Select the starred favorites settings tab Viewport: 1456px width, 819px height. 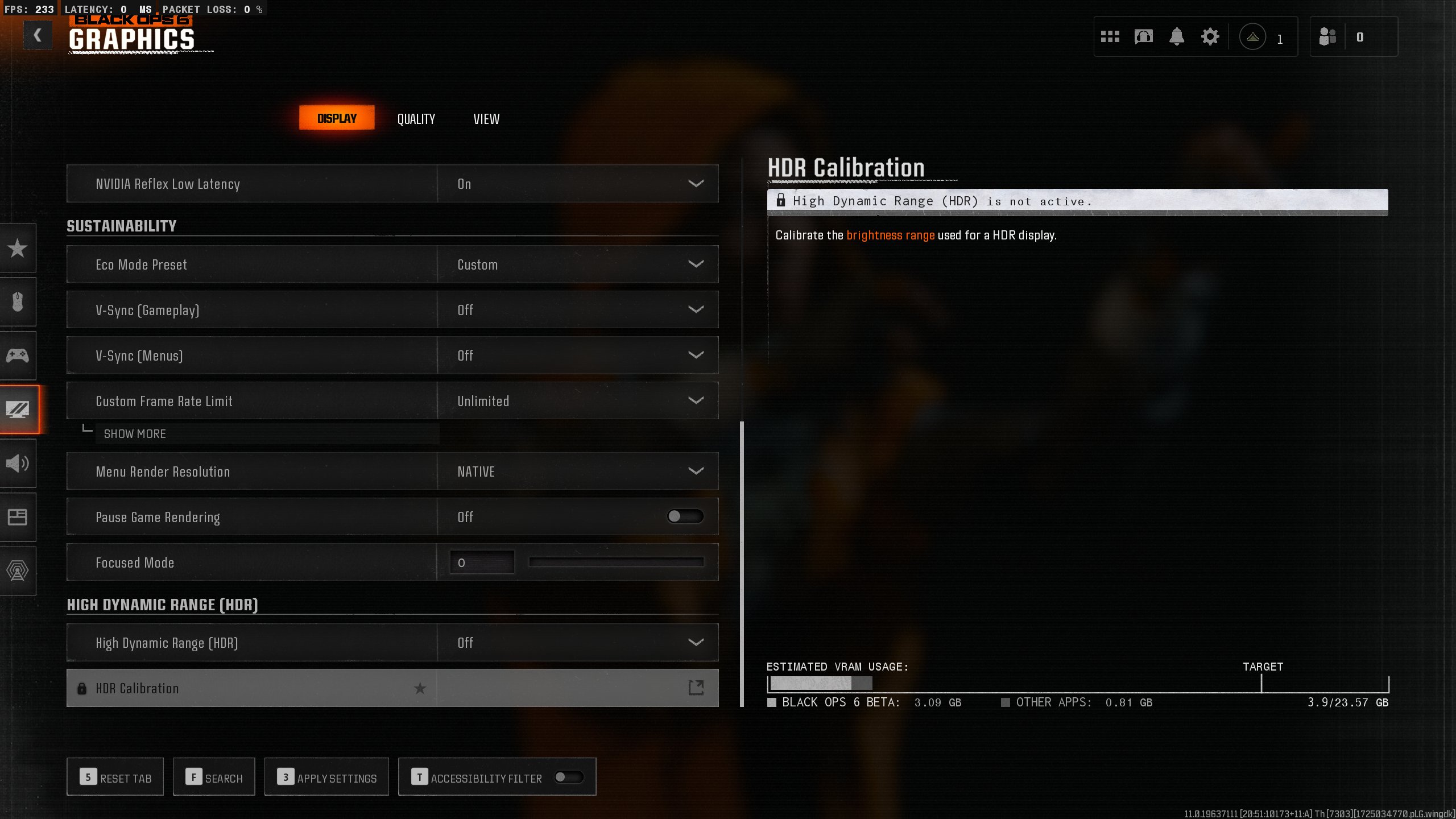point(18,249)
